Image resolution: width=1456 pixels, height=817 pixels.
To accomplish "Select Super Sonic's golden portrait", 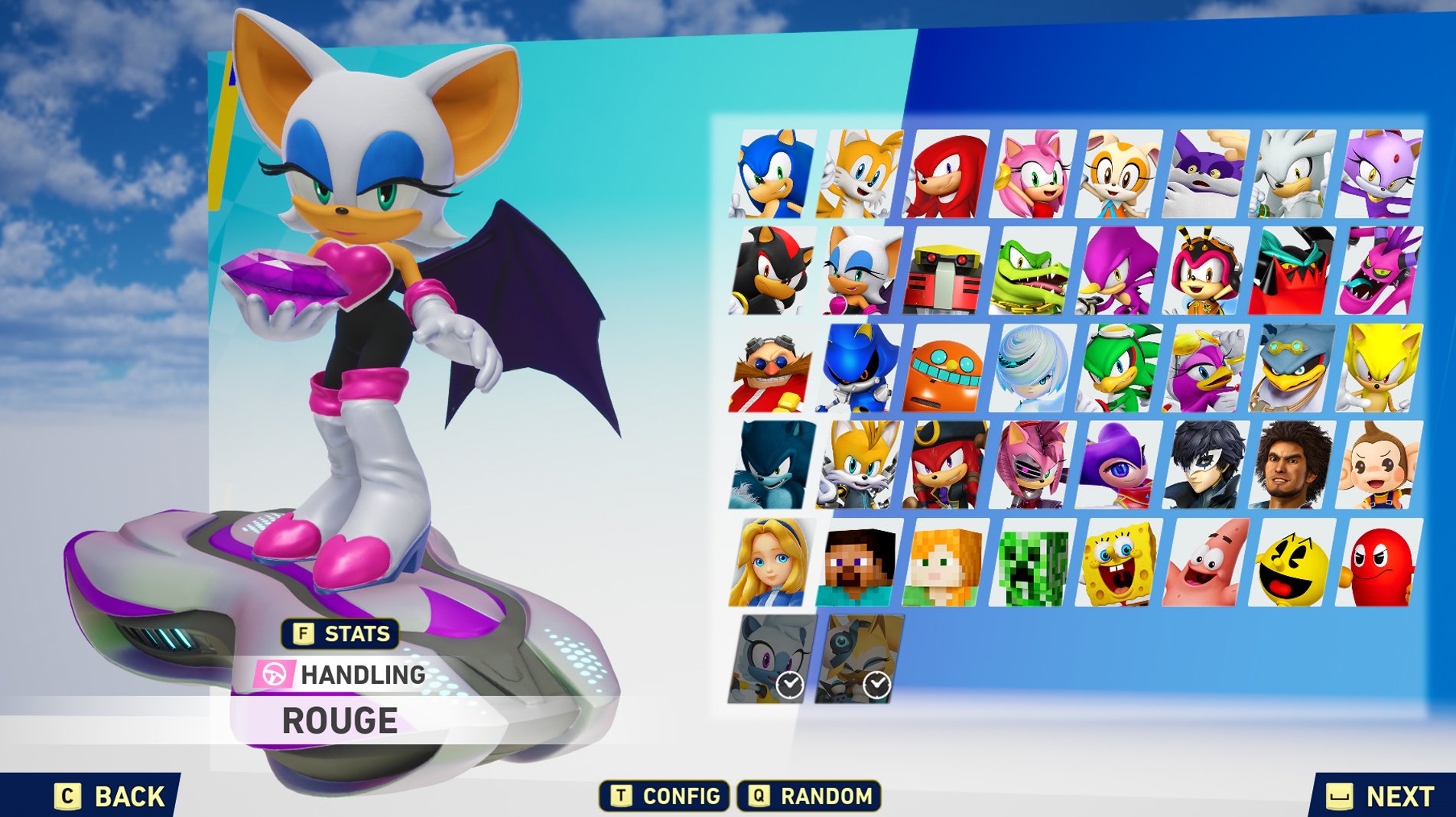I will click(x=1380, y=368).
